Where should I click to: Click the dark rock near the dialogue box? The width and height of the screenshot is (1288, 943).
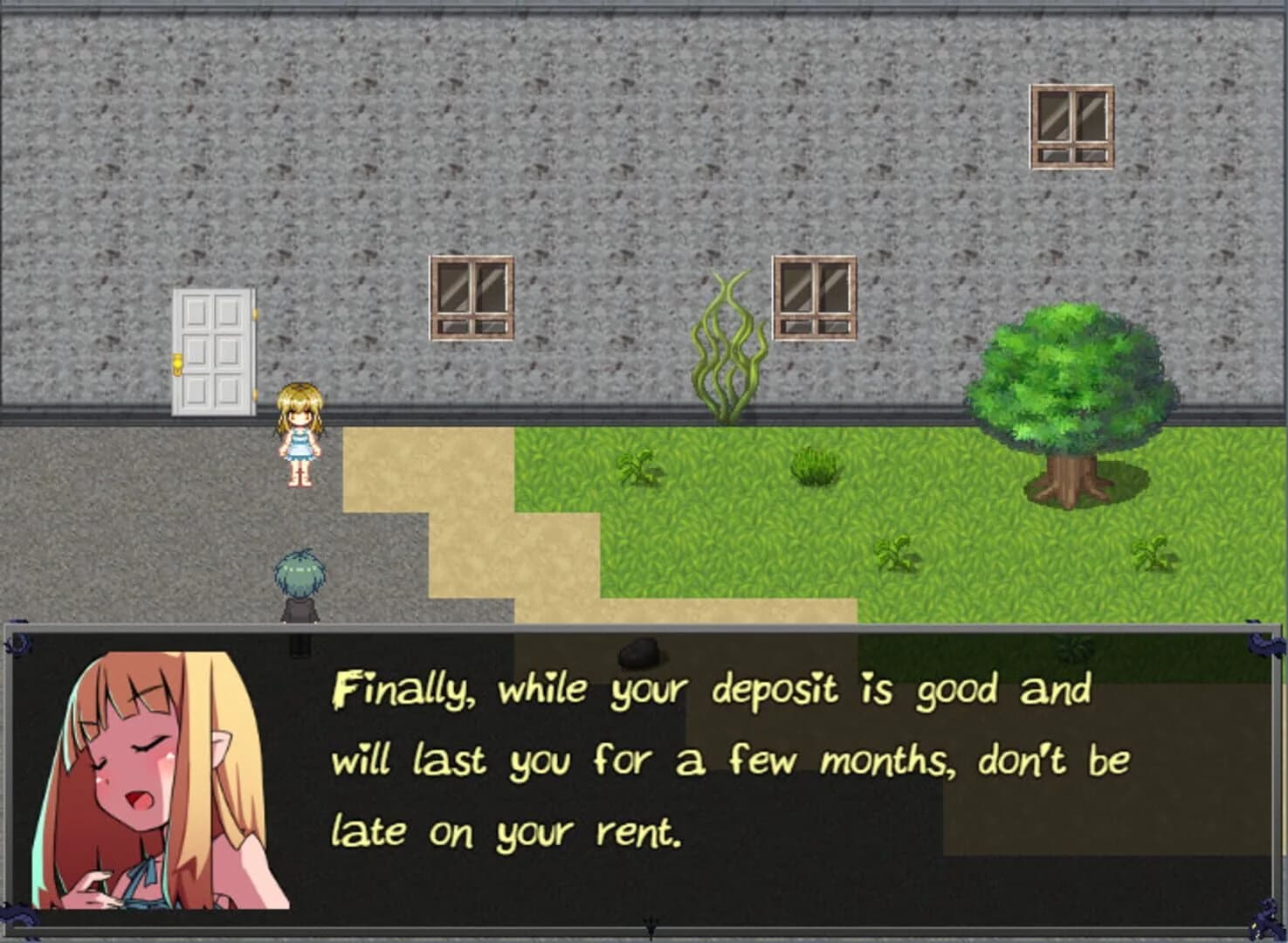pos(644,650)
